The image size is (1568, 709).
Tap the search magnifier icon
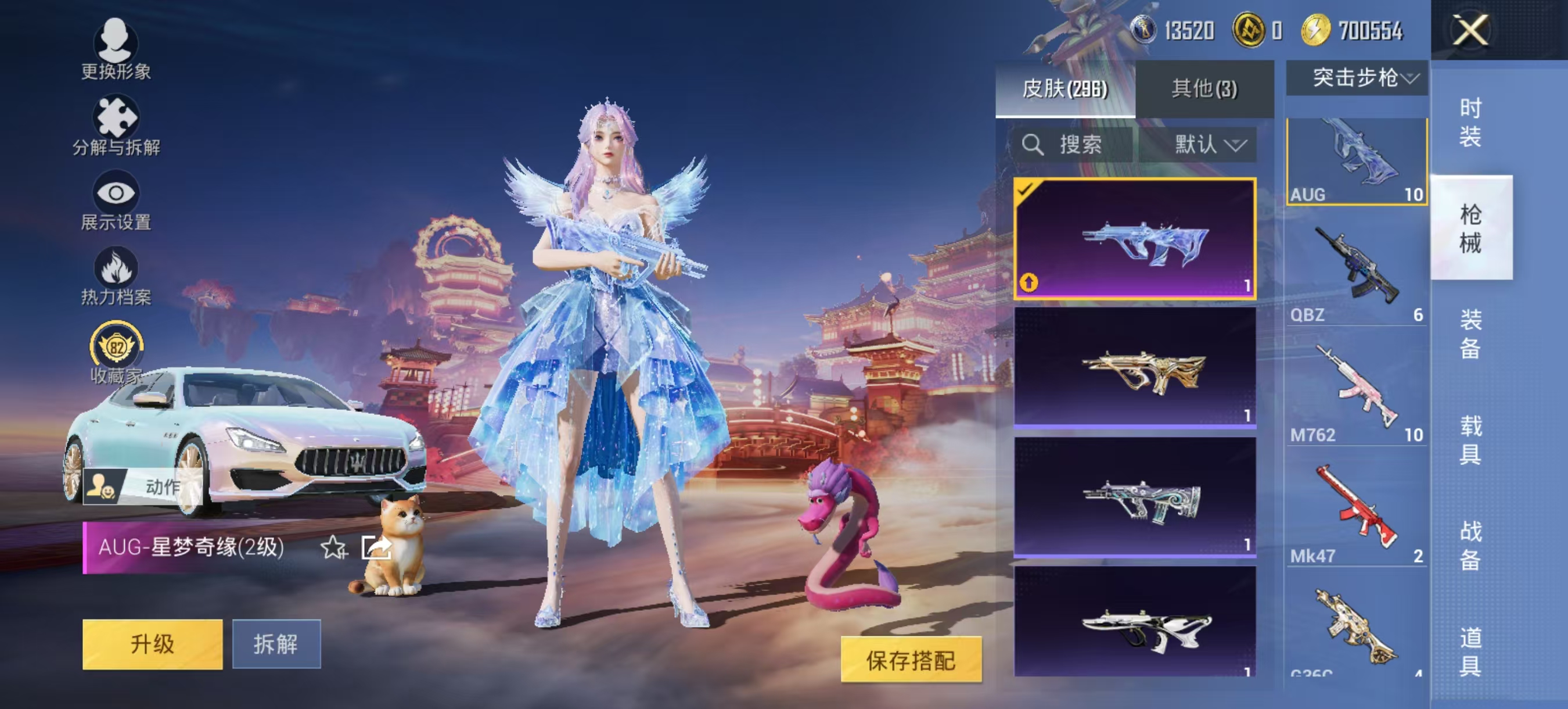pyautogui.click(x=1033, y=145)
